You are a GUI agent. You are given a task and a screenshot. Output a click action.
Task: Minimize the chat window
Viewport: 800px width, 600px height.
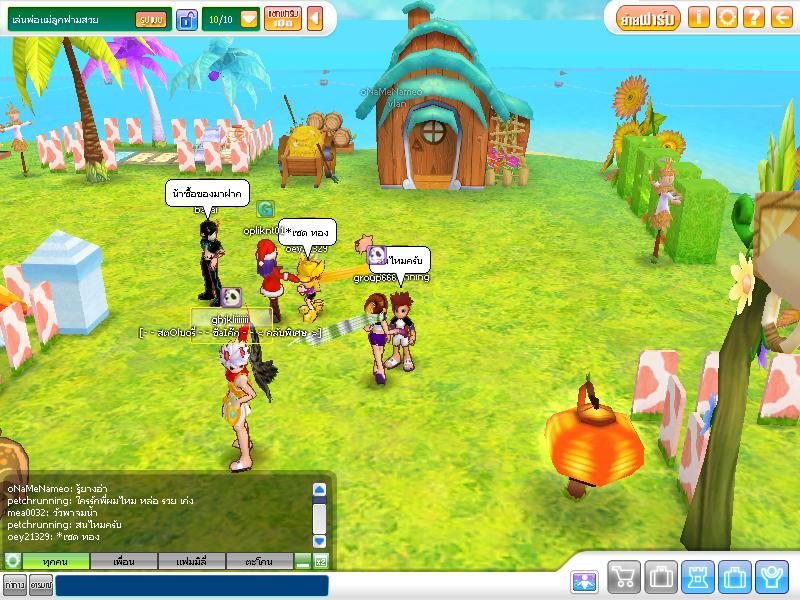(x=302, y=563)
